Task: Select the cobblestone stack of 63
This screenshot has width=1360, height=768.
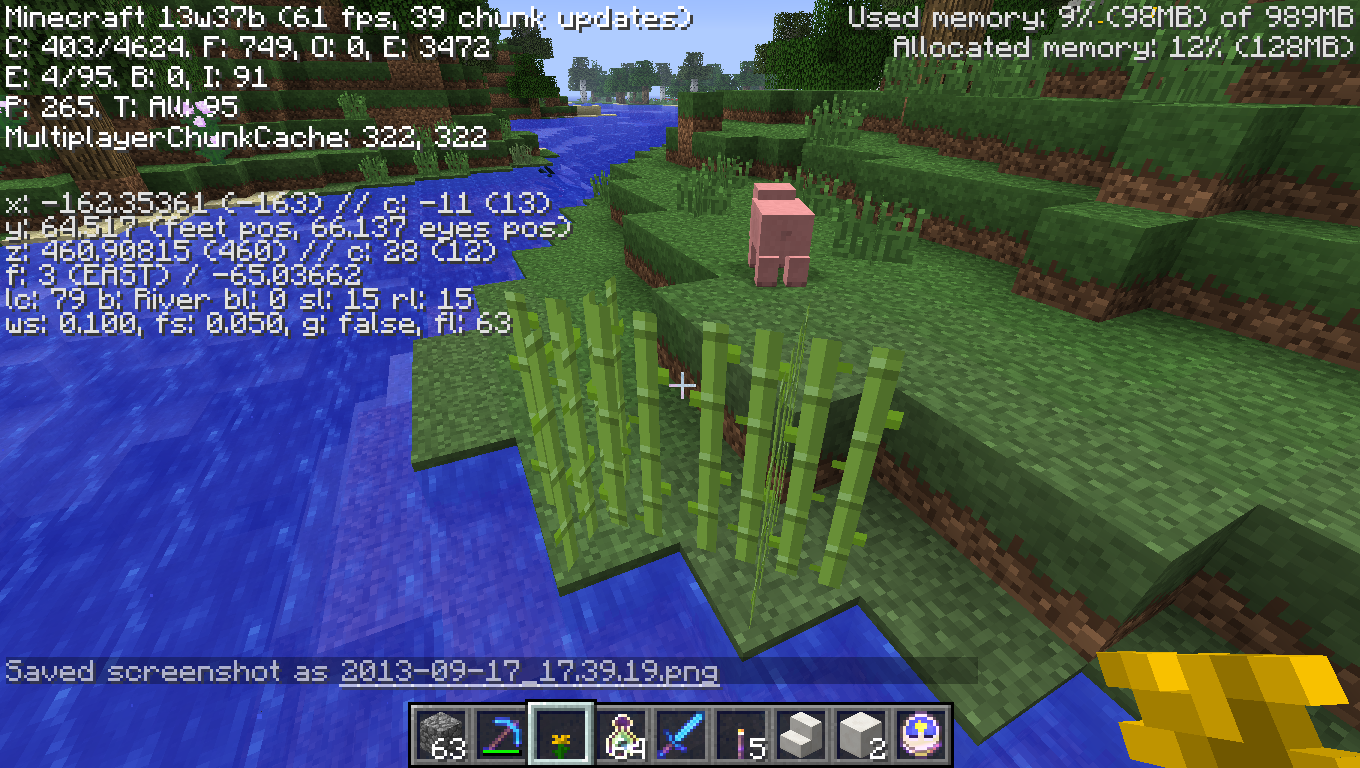Action: point(441,732)
